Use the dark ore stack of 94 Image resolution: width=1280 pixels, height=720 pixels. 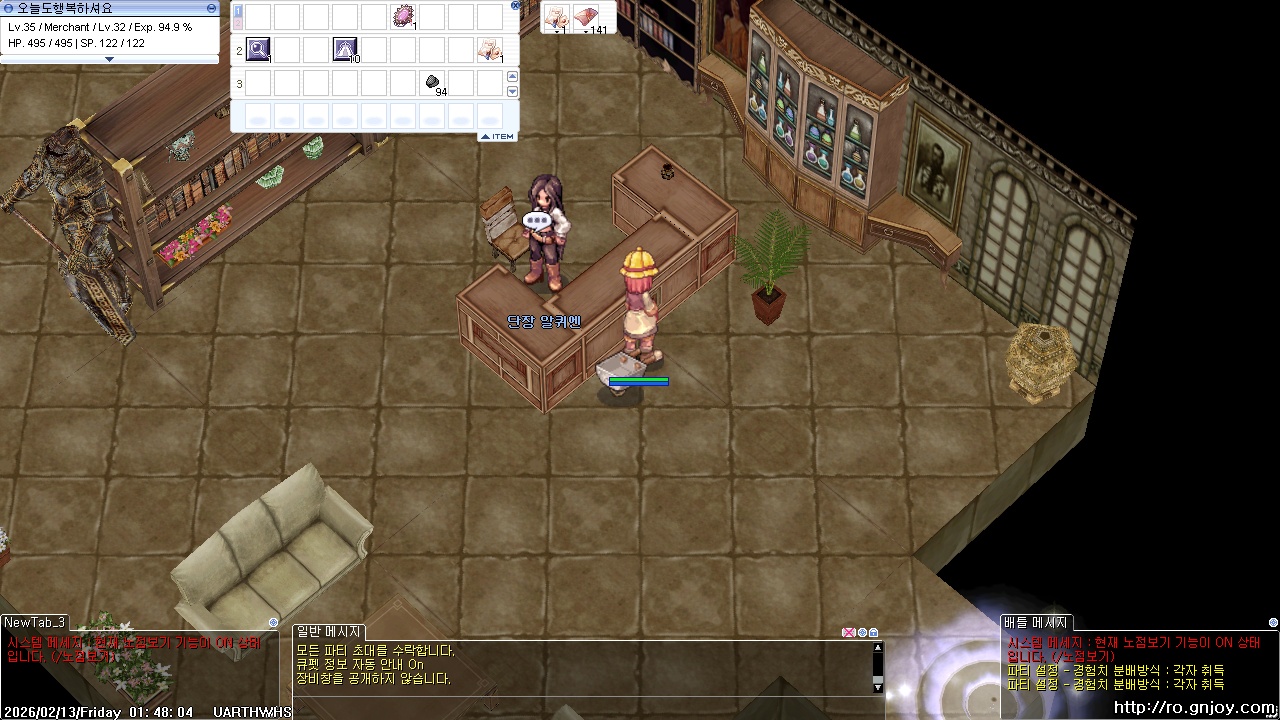[432, 82]
